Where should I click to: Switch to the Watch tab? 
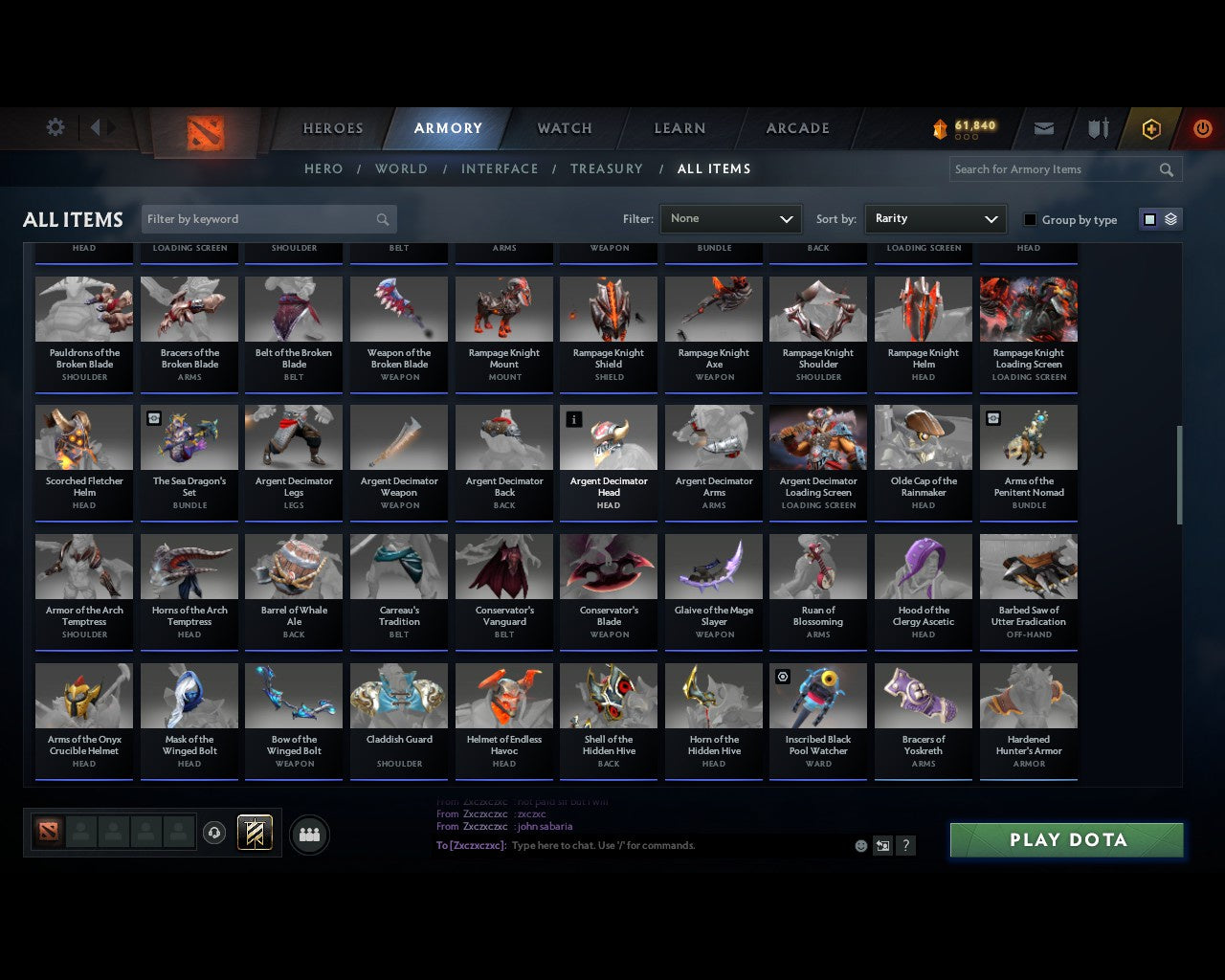coord(564,128)
